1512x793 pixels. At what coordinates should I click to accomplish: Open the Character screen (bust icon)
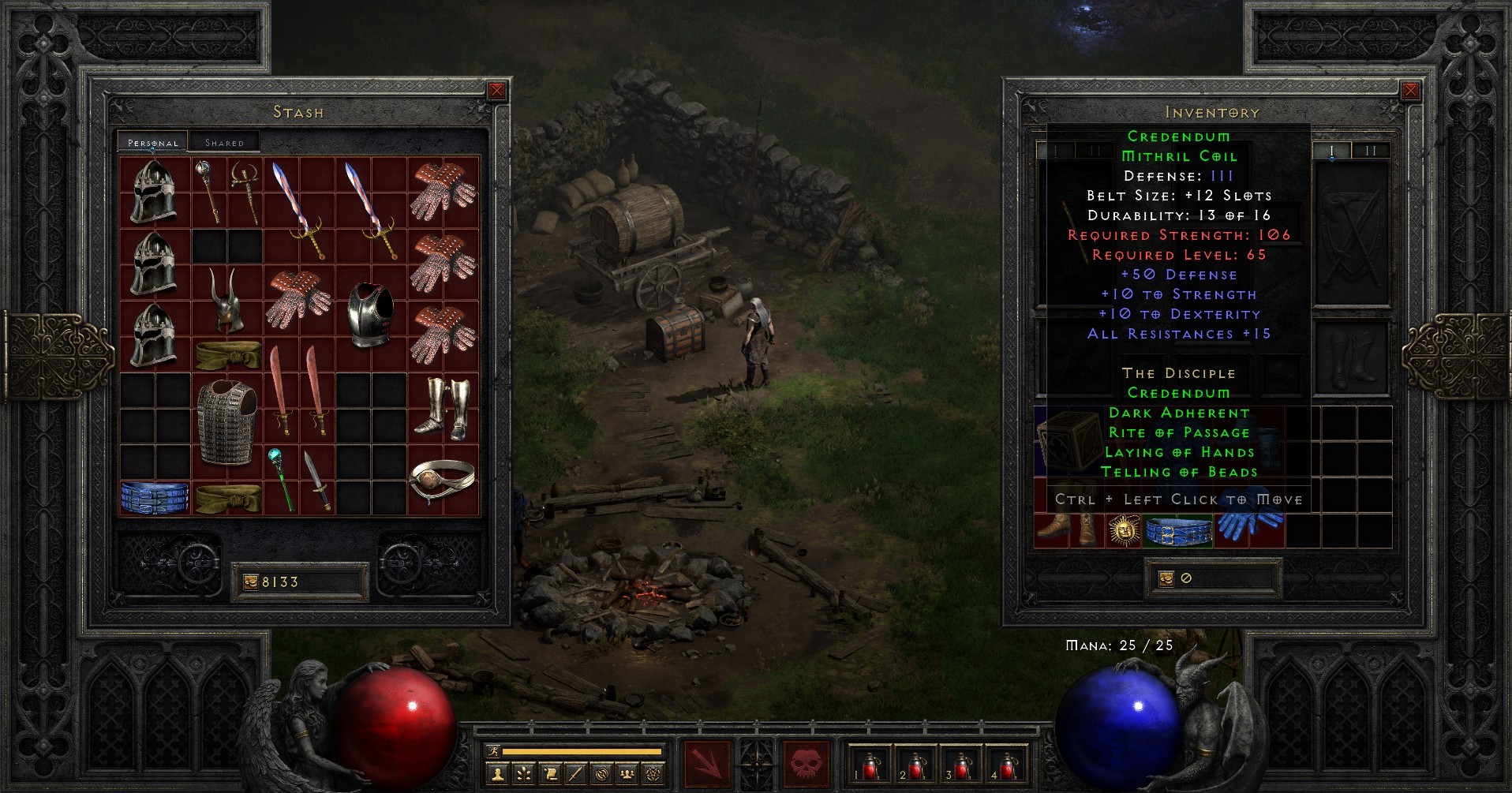point(498,775)
